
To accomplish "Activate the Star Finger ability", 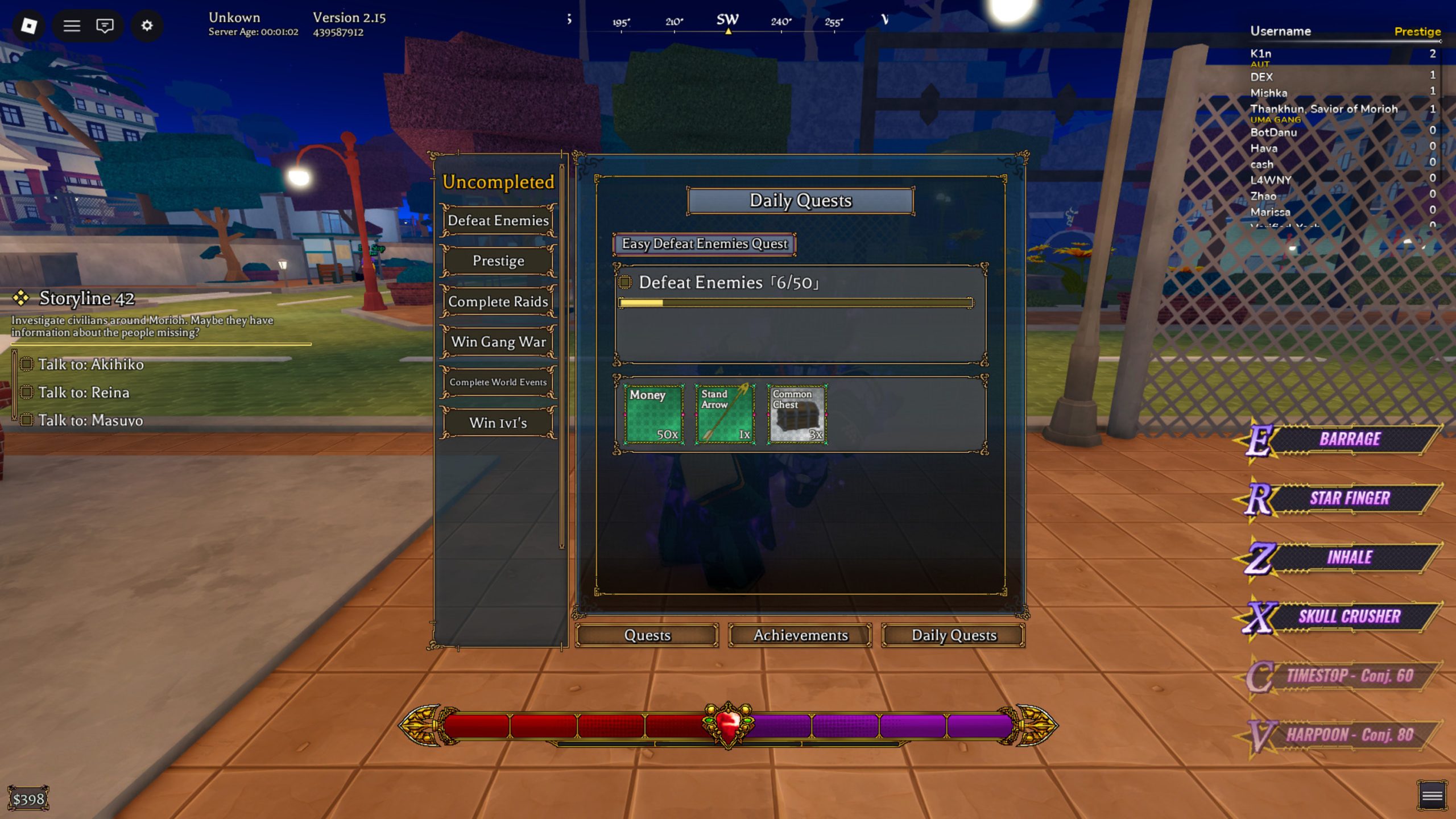I will coord(1349,498).
